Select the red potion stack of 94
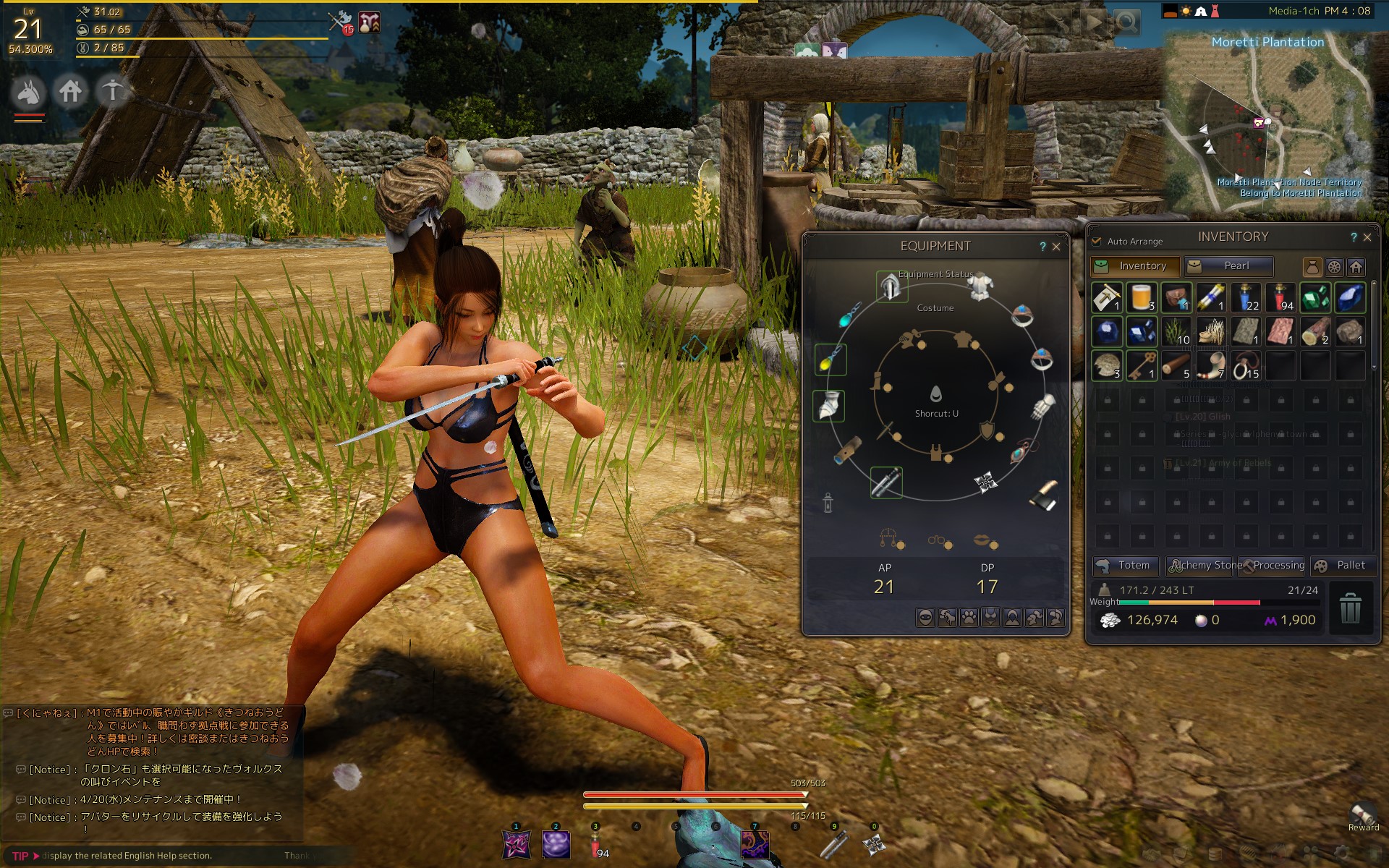Image resolution: width=1389 pixels, height=868 pixels. [1280, 297]
